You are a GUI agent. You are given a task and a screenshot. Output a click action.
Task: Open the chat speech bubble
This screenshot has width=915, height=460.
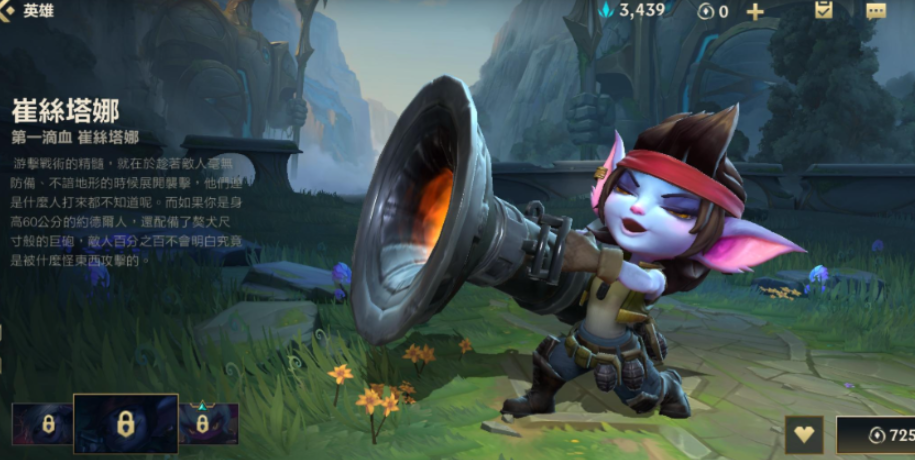coord(876,11)
